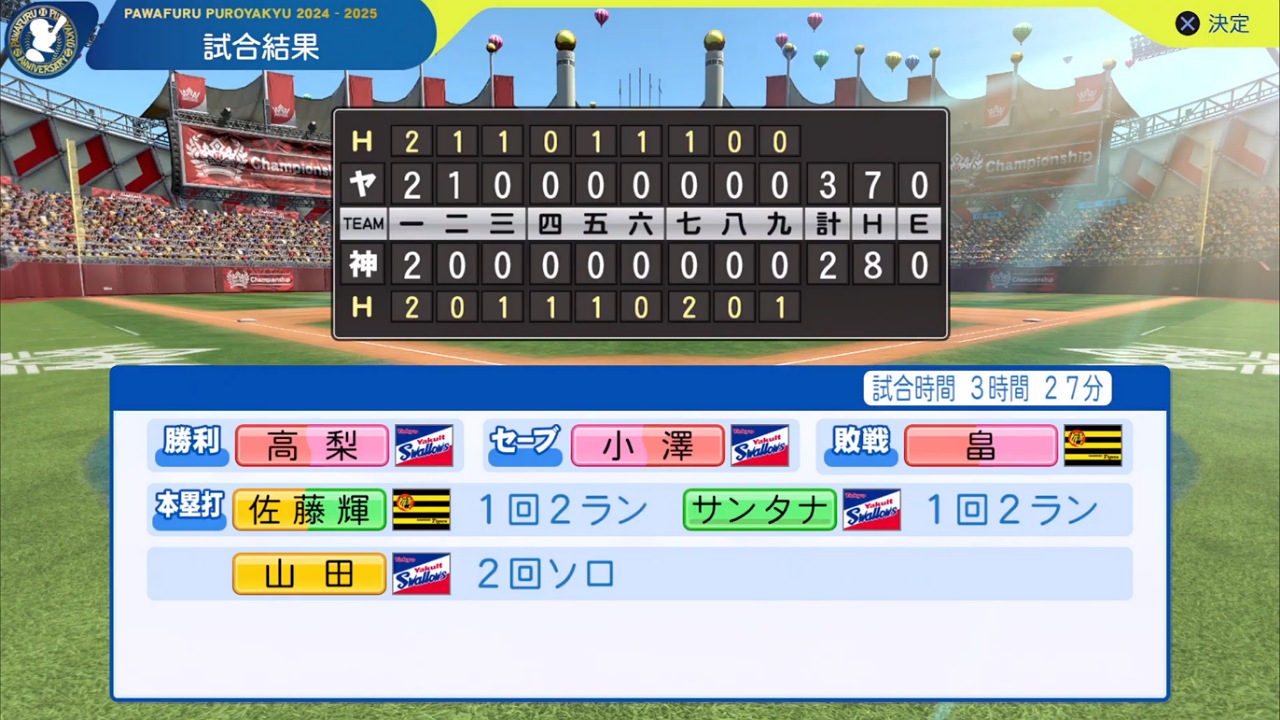Screen dimensions: 1280x720
Task: Click 山田 home run nameplate
Action: [x=308, y=573]
